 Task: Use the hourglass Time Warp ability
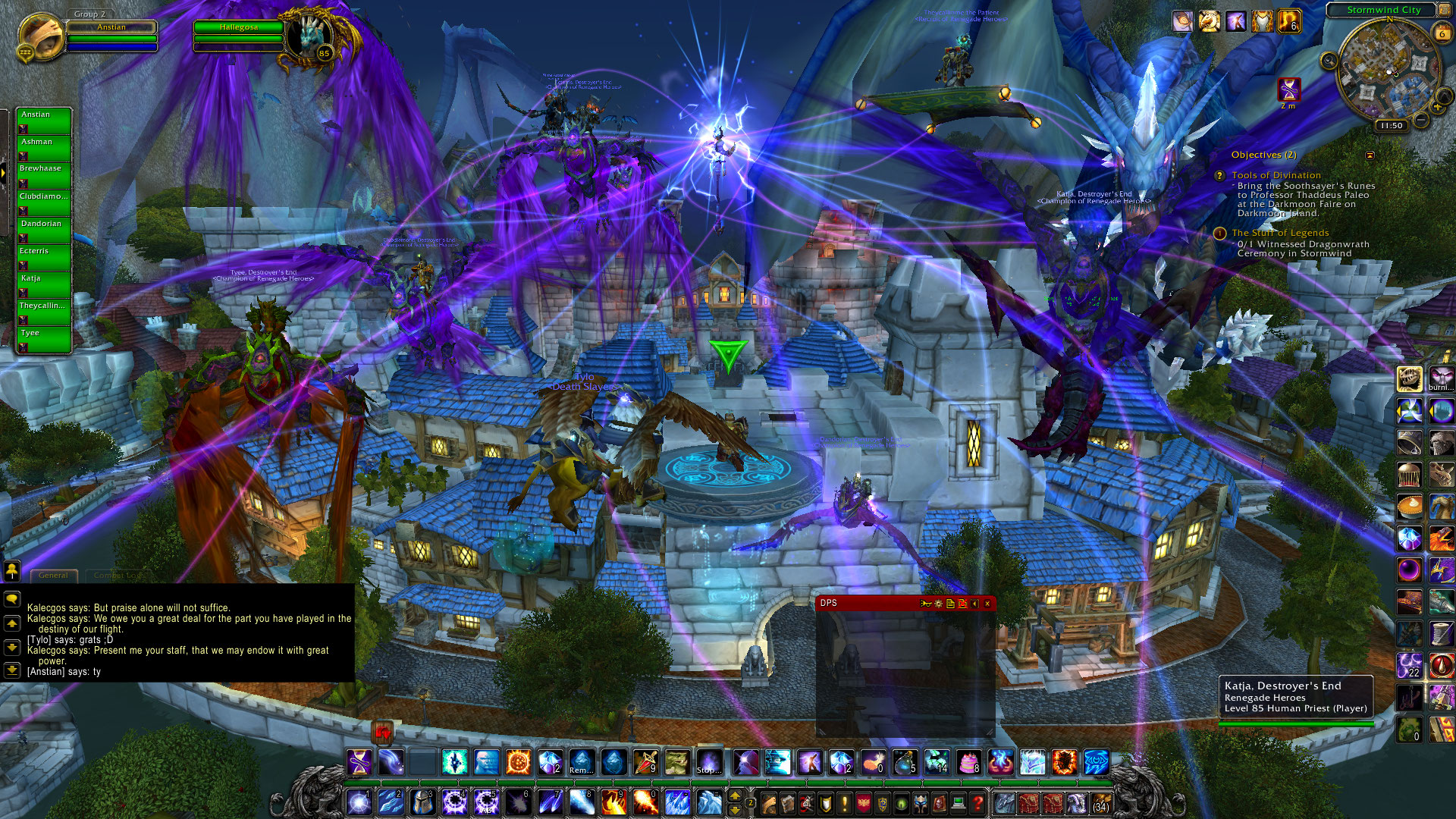359,762
